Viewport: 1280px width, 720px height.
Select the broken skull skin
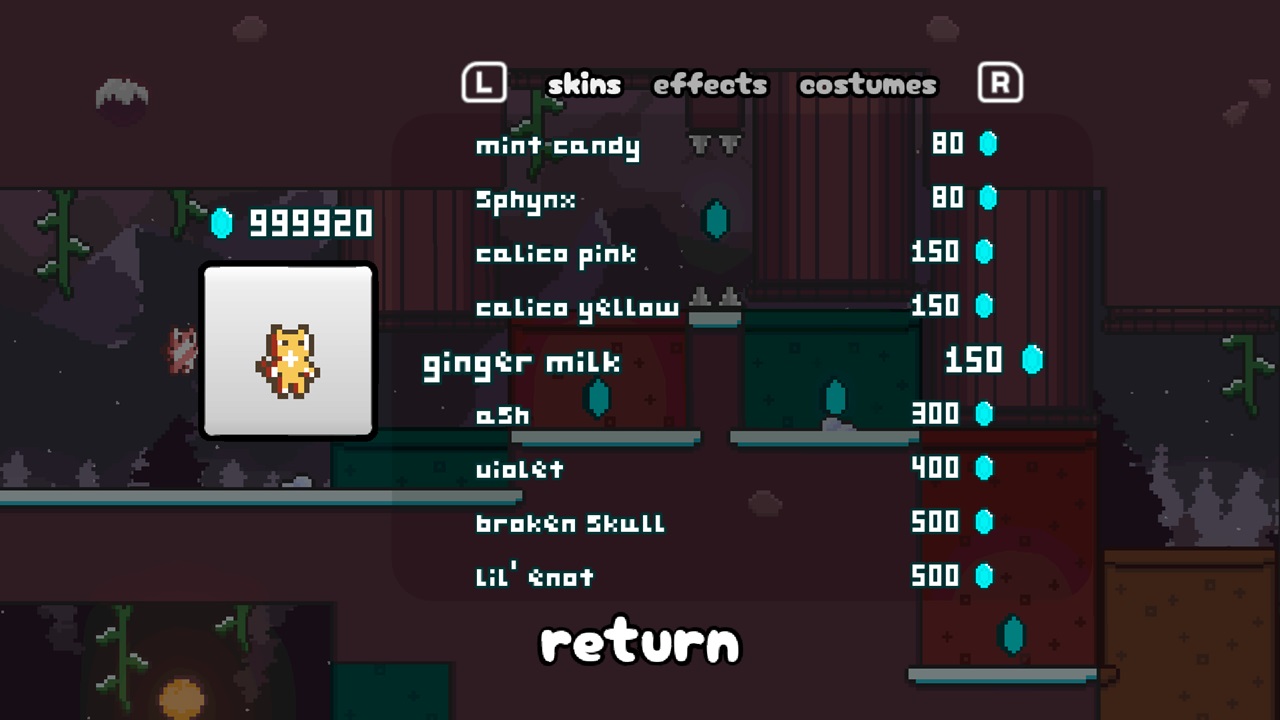[x=568, y=522]
